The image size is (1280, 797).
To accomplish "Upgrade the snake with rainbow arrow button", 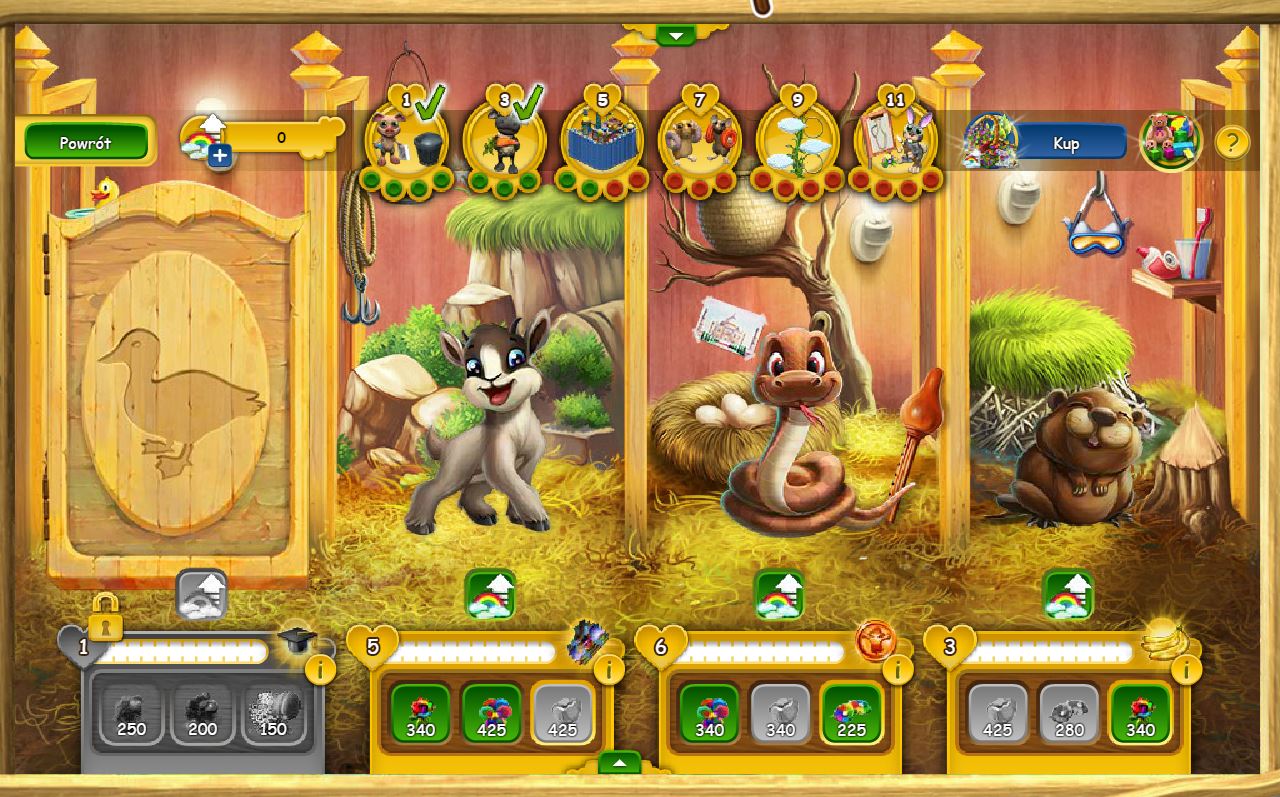I will point(779,595).
